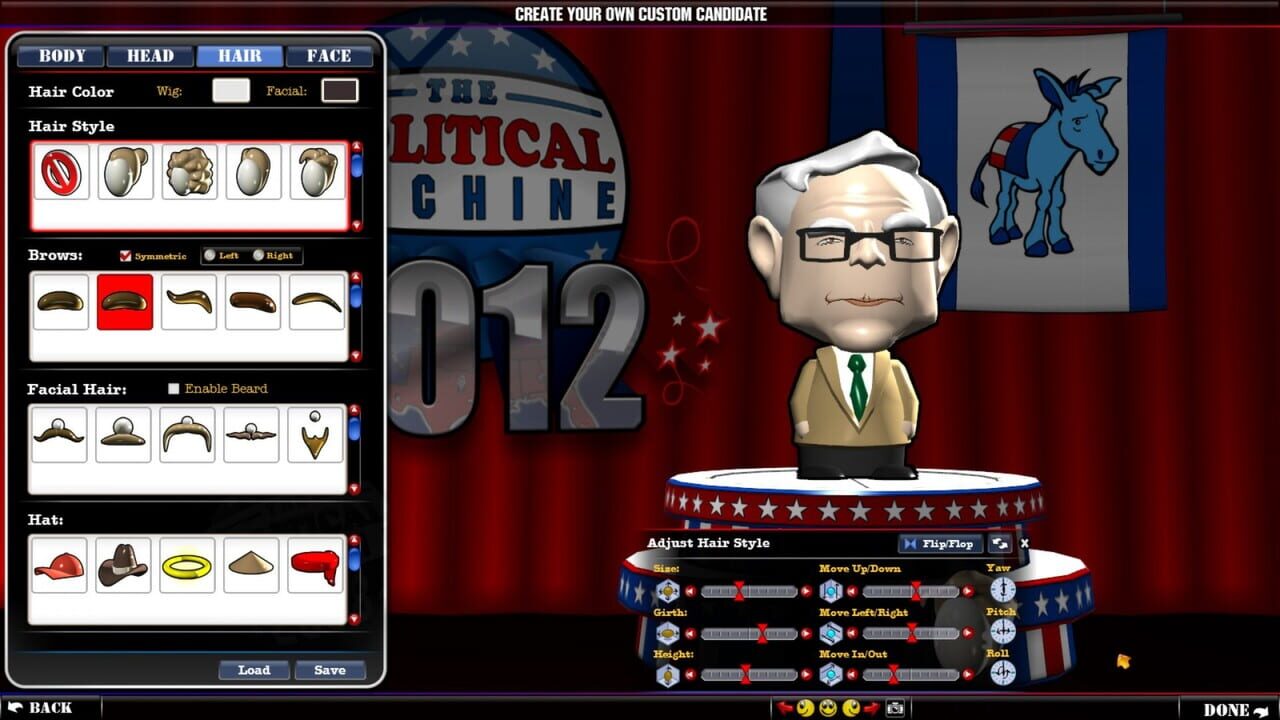The height and width of the screenshot is (720, 1280).
Task: Toggle the Symmetric brows checkbox
Action: [x=125, y=256]
